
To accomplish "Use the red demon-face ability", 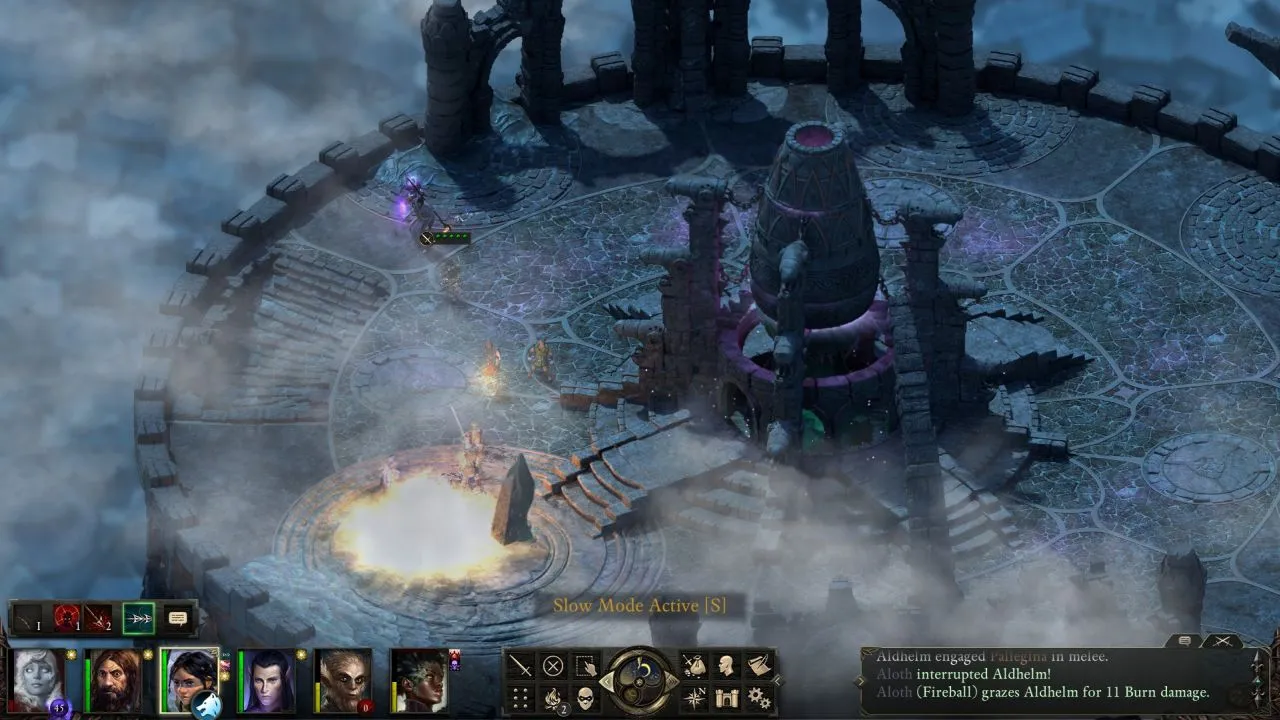I will pyautogui.click(x=66, y=618).
